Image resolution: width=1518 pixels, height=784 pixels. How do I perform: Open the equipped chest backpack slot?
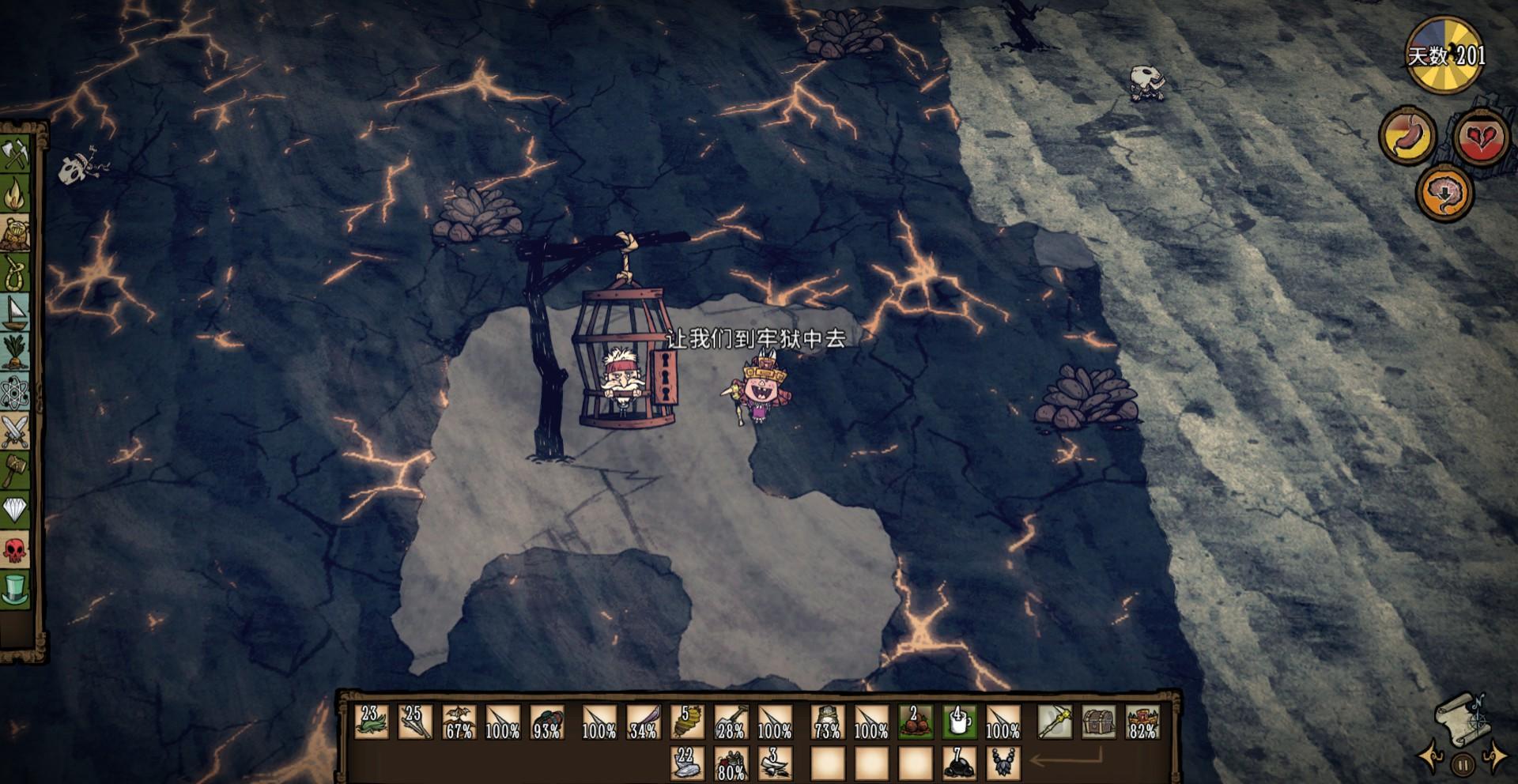[1099, 722]
